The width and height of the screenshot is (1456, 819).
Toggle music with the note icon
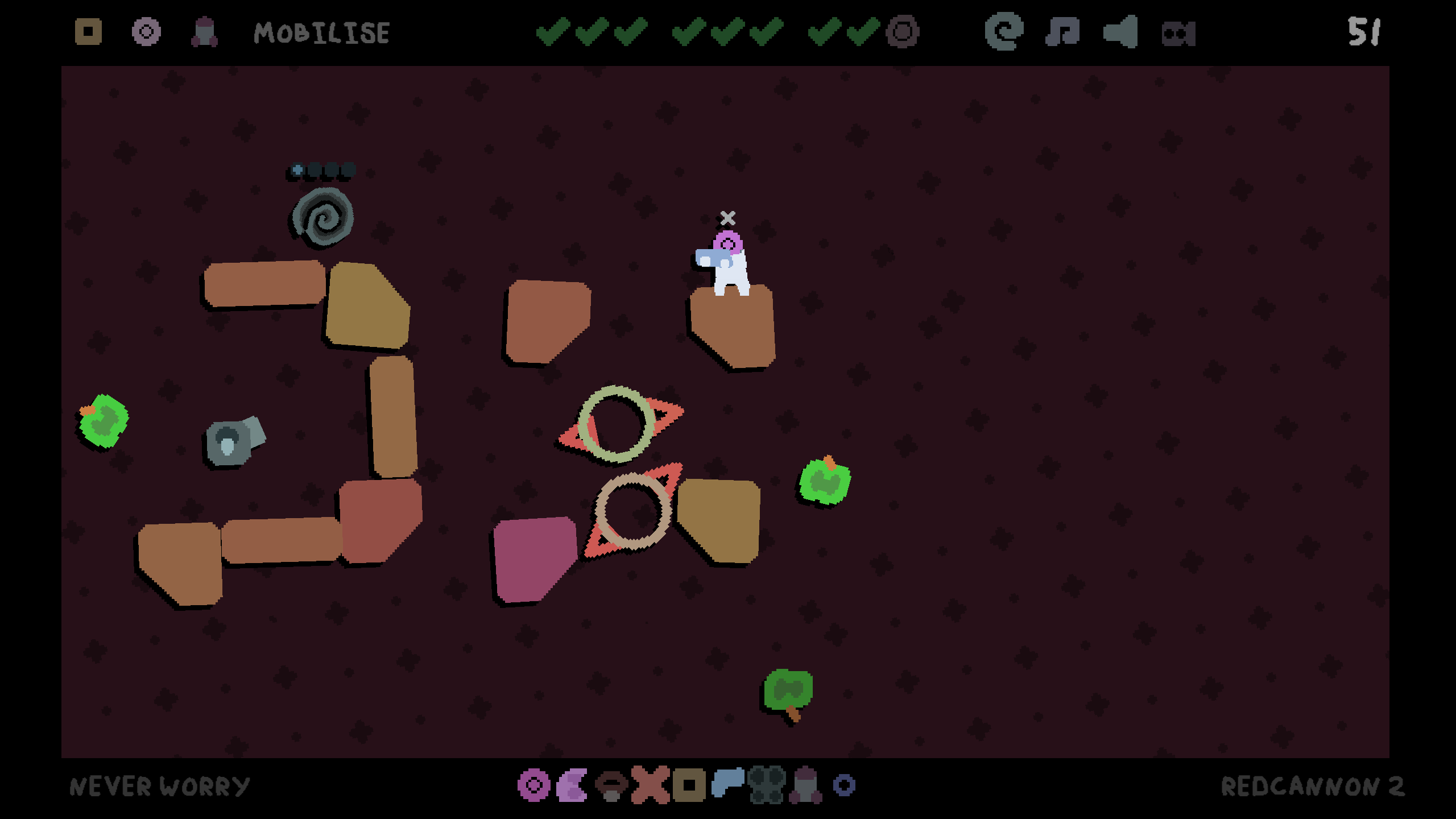pos(1062,32)
